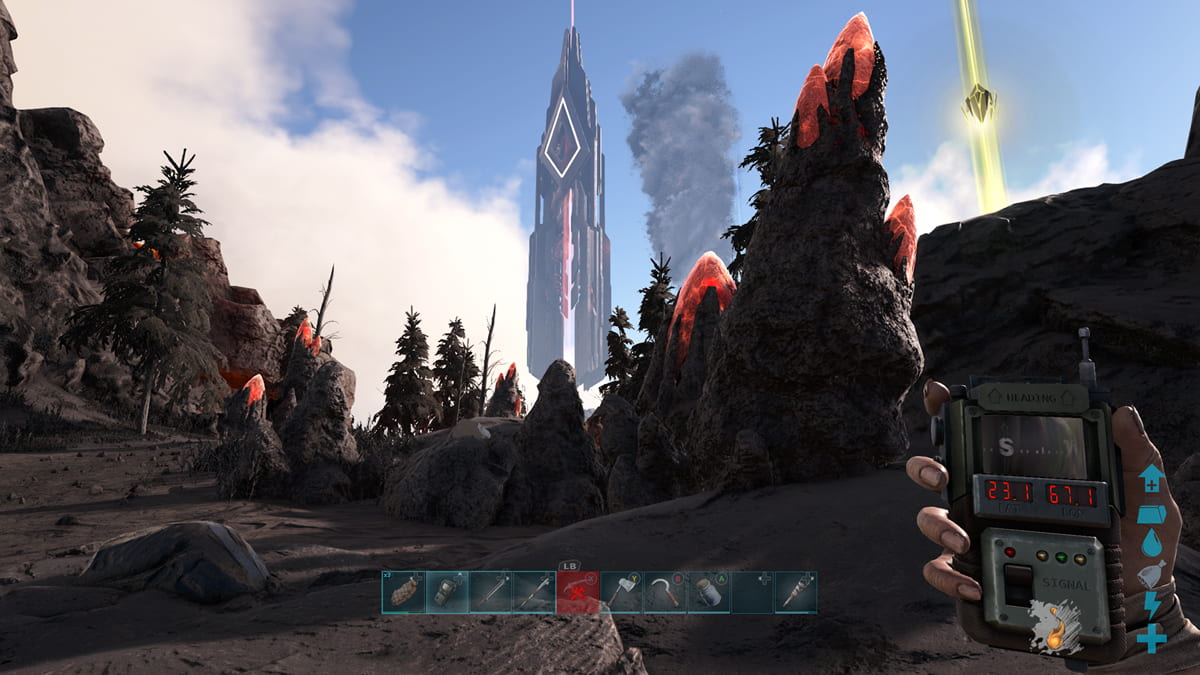Click the red broken pickaxe slot

578,592
